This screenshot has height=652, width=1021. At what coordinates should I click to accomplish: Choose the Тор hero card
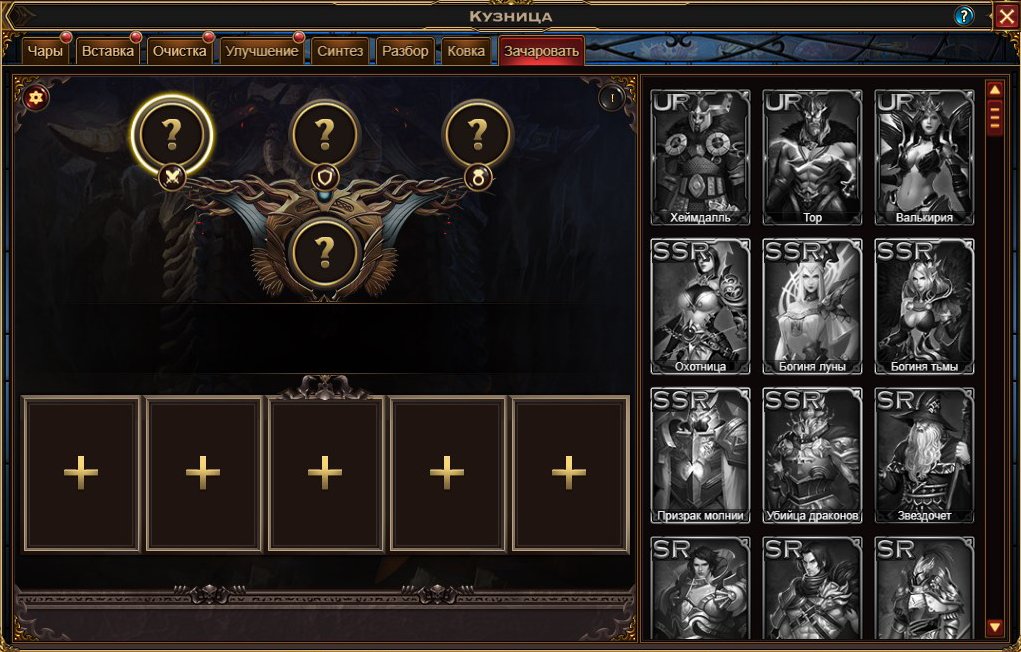pos(811,157)
